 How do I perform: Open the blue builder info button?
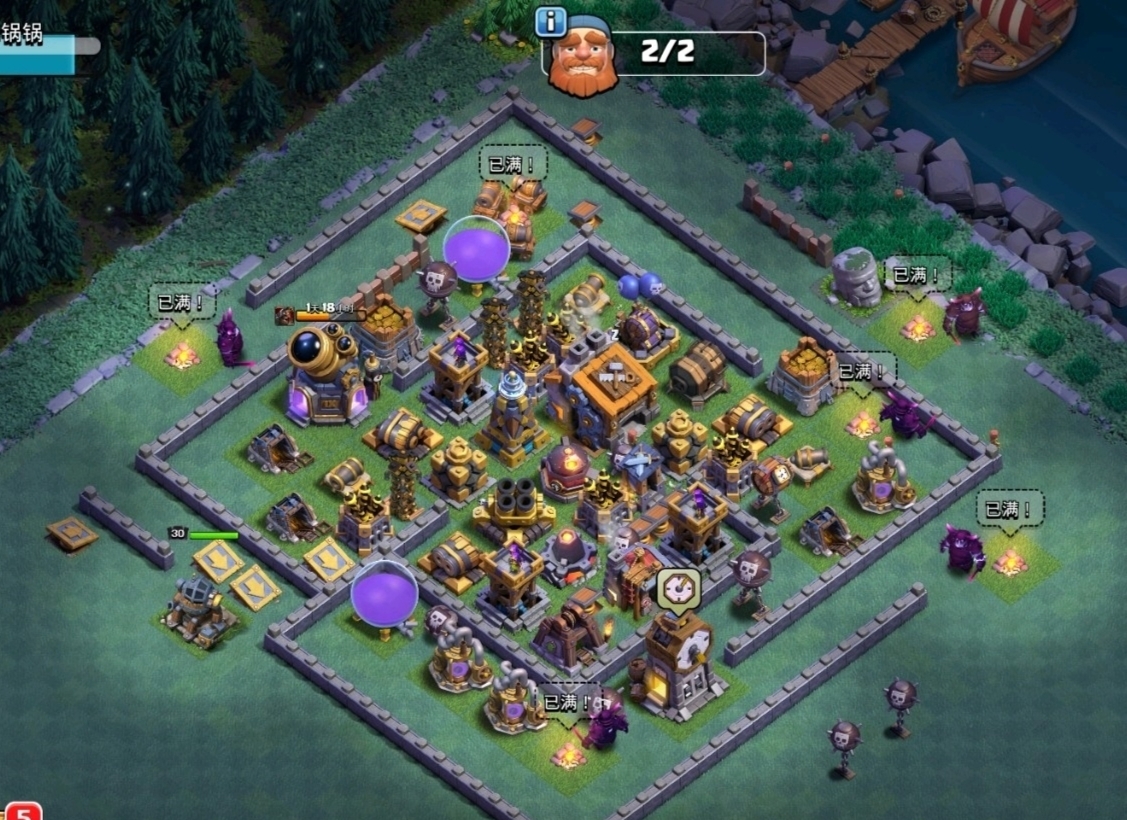coord(551,21)
